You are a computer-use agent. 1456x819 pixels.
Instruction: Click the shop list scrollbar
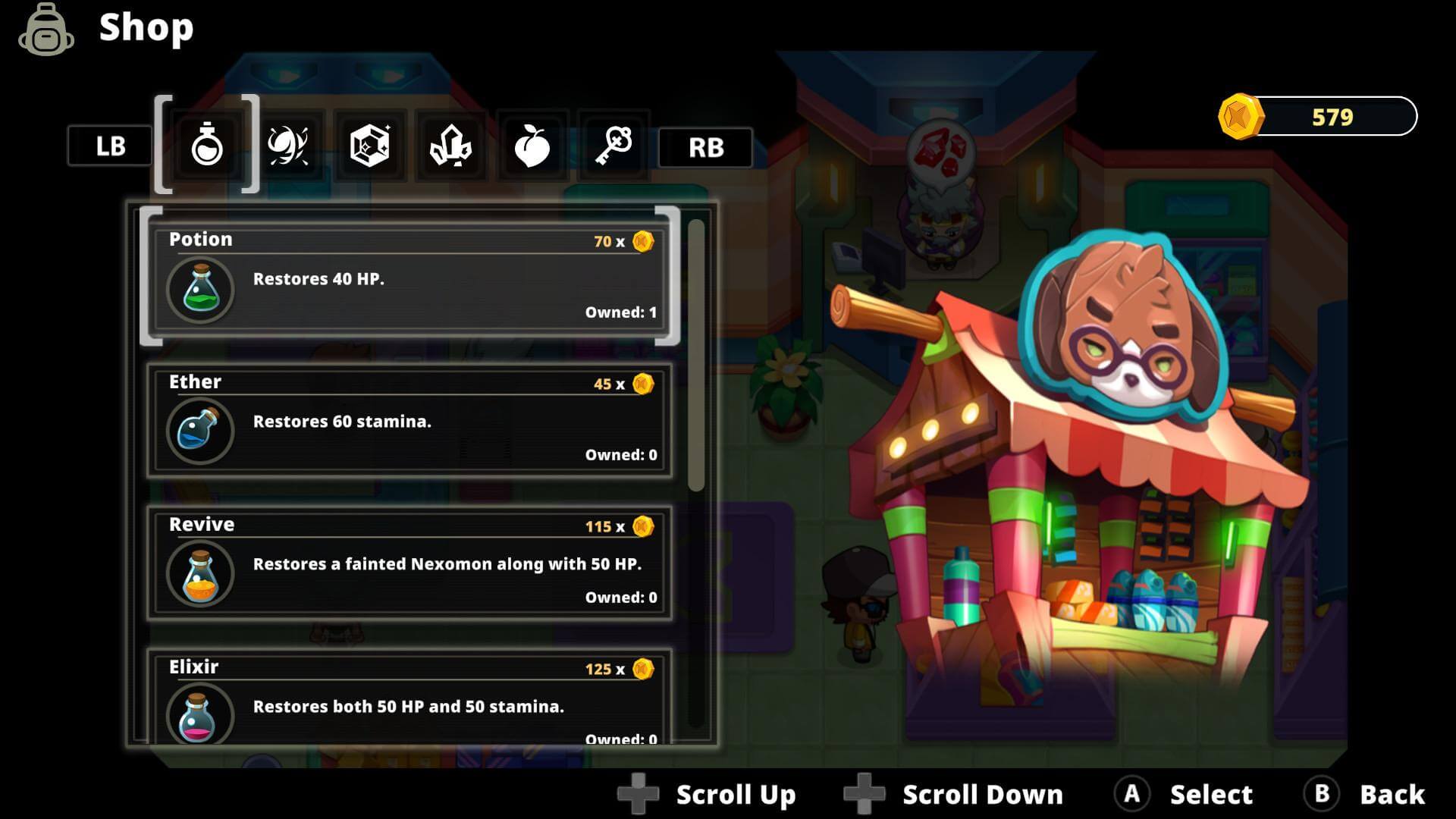coord(696,355)
